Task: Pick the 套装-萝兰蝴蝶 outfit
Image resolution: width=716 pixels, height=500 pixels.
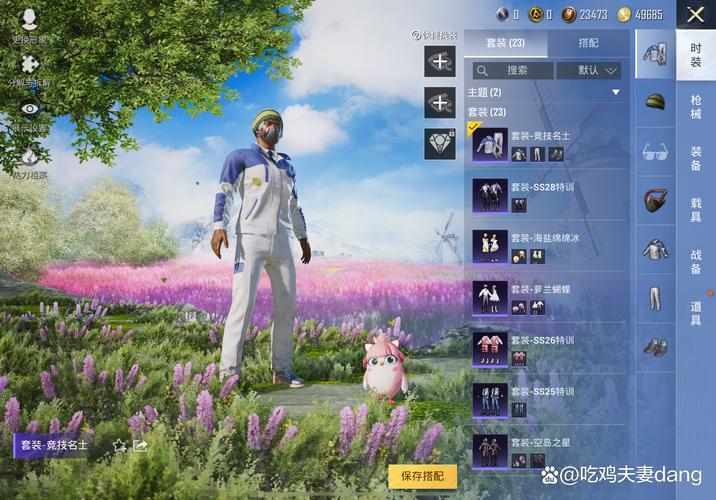Action: (x=548, y=297)
